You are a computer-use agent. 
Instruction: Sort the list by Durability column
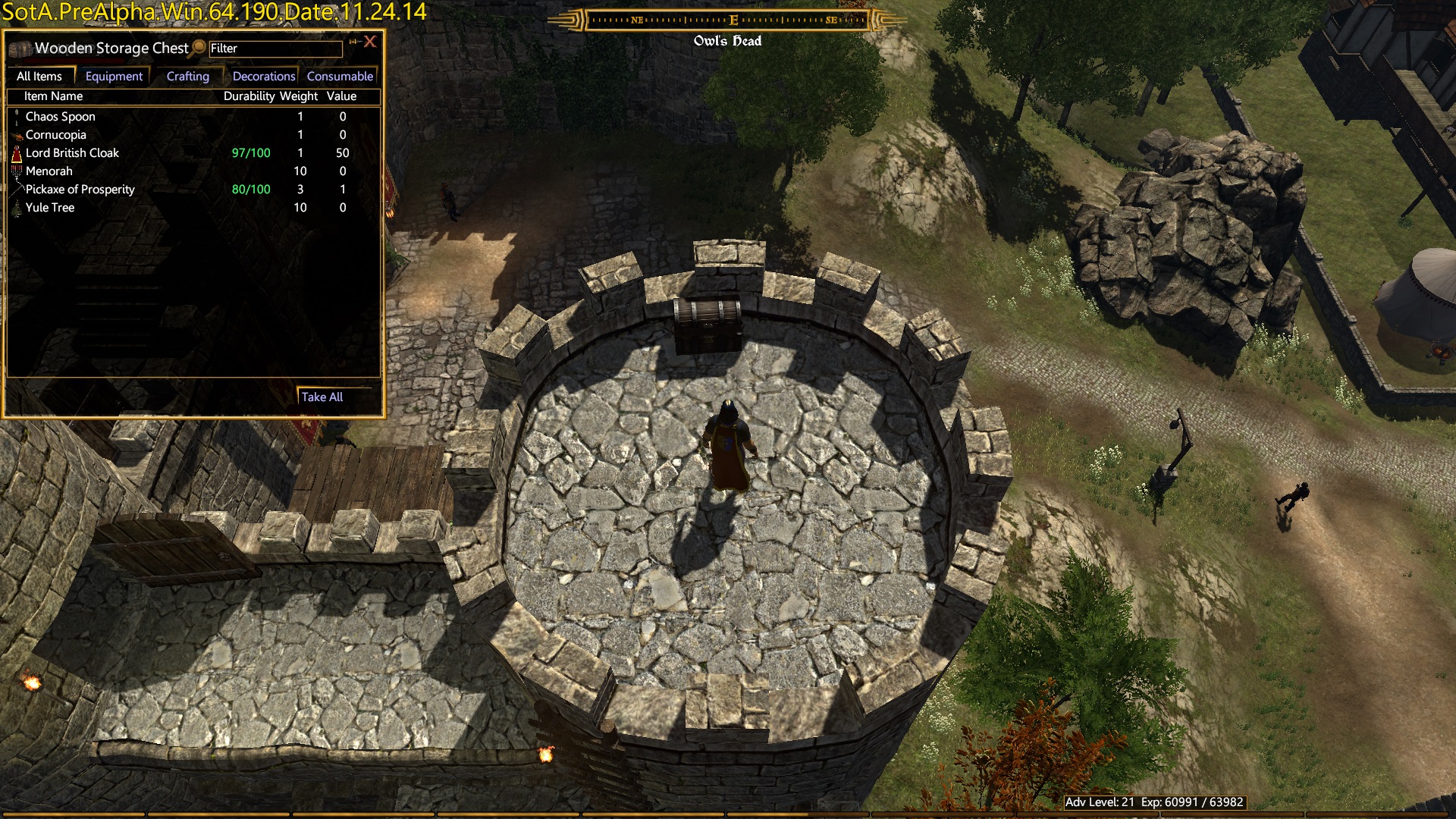click(x=249, y=96)
